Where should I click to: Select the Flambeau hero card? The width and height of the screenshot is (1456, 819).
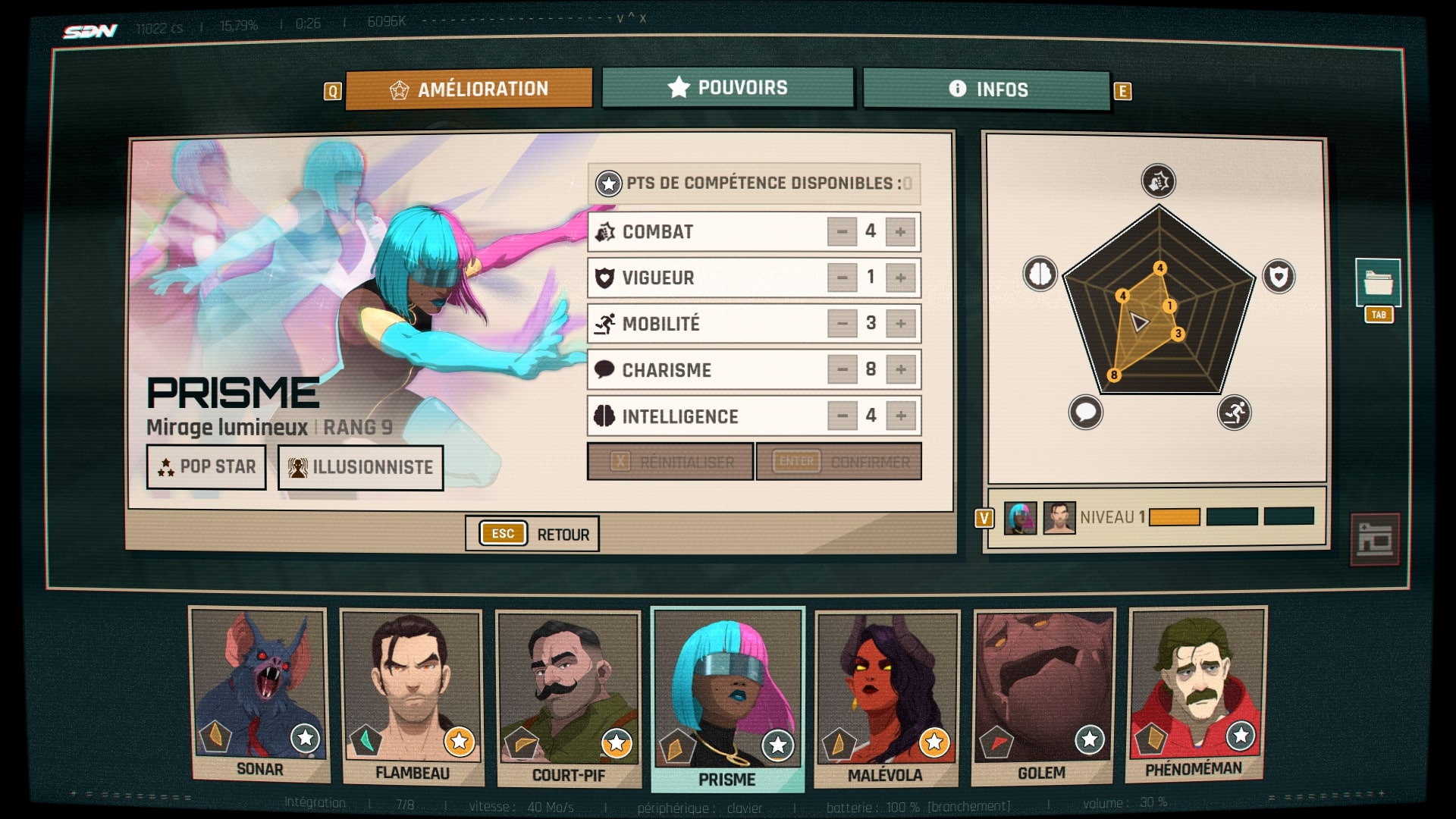(x=412, y=698)
